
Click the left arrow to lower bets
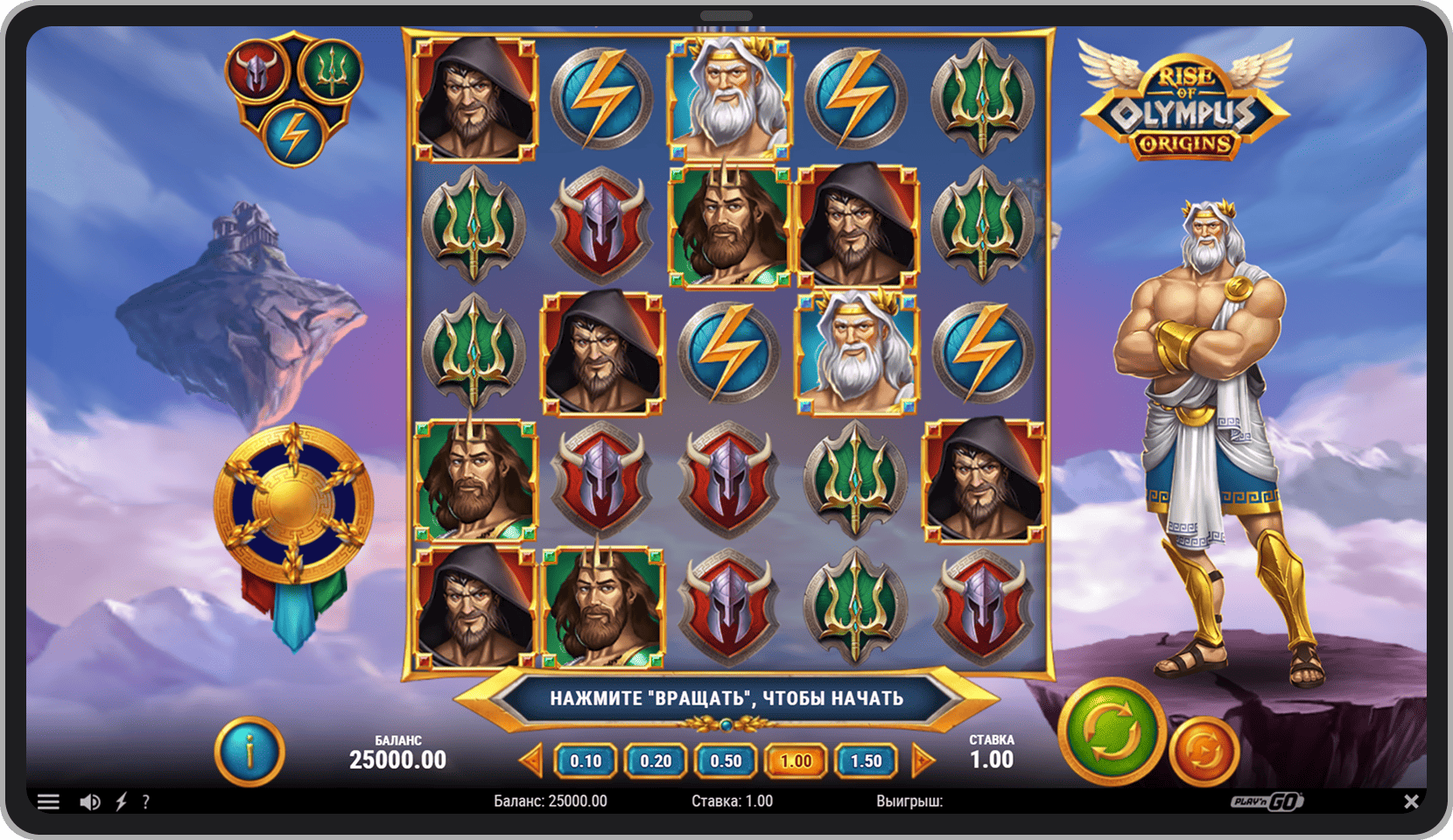(531, 761)
